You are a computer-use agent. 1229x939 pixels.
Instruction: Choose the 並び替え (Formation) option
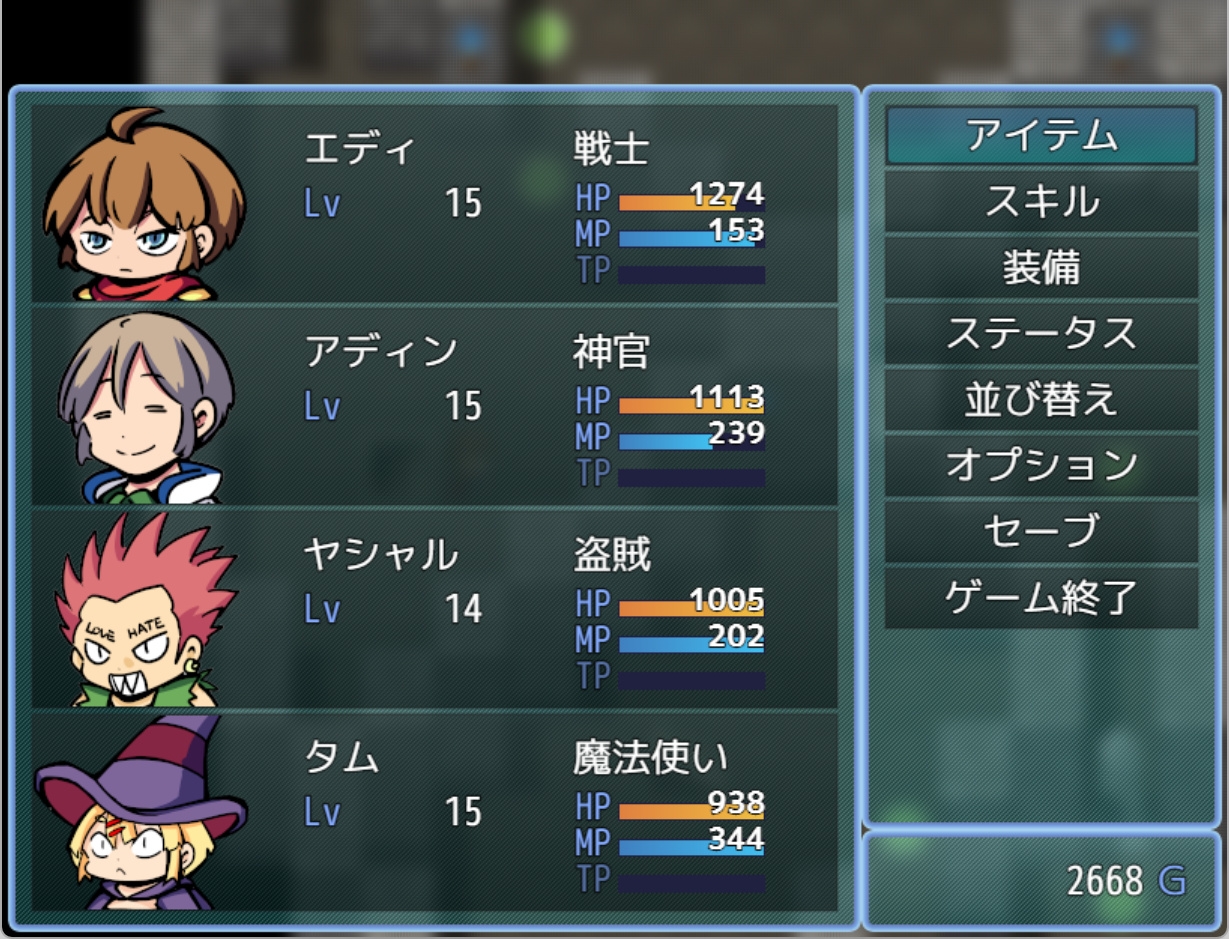coord(1041,400)
